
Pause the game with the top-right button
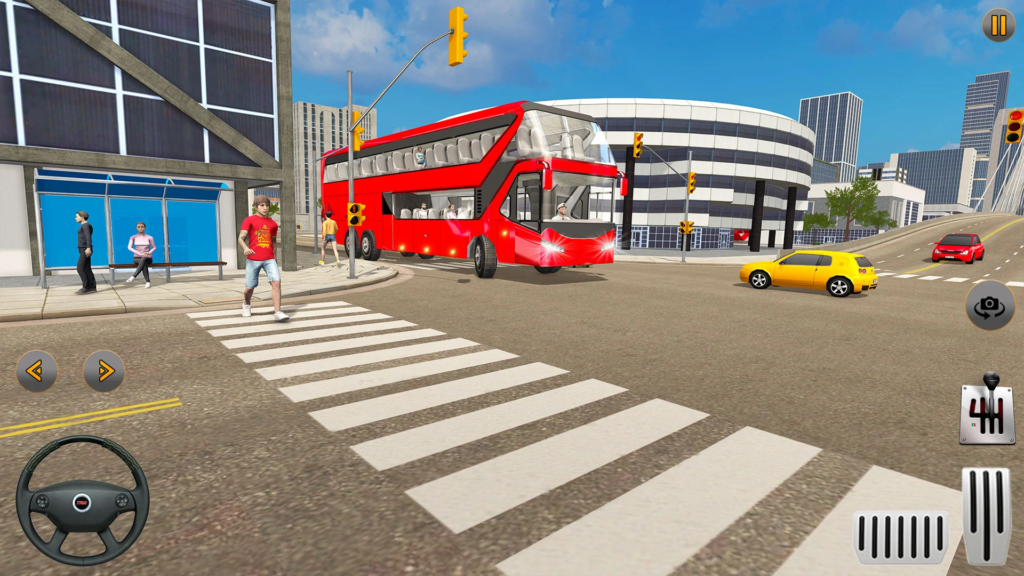[998, 25]
